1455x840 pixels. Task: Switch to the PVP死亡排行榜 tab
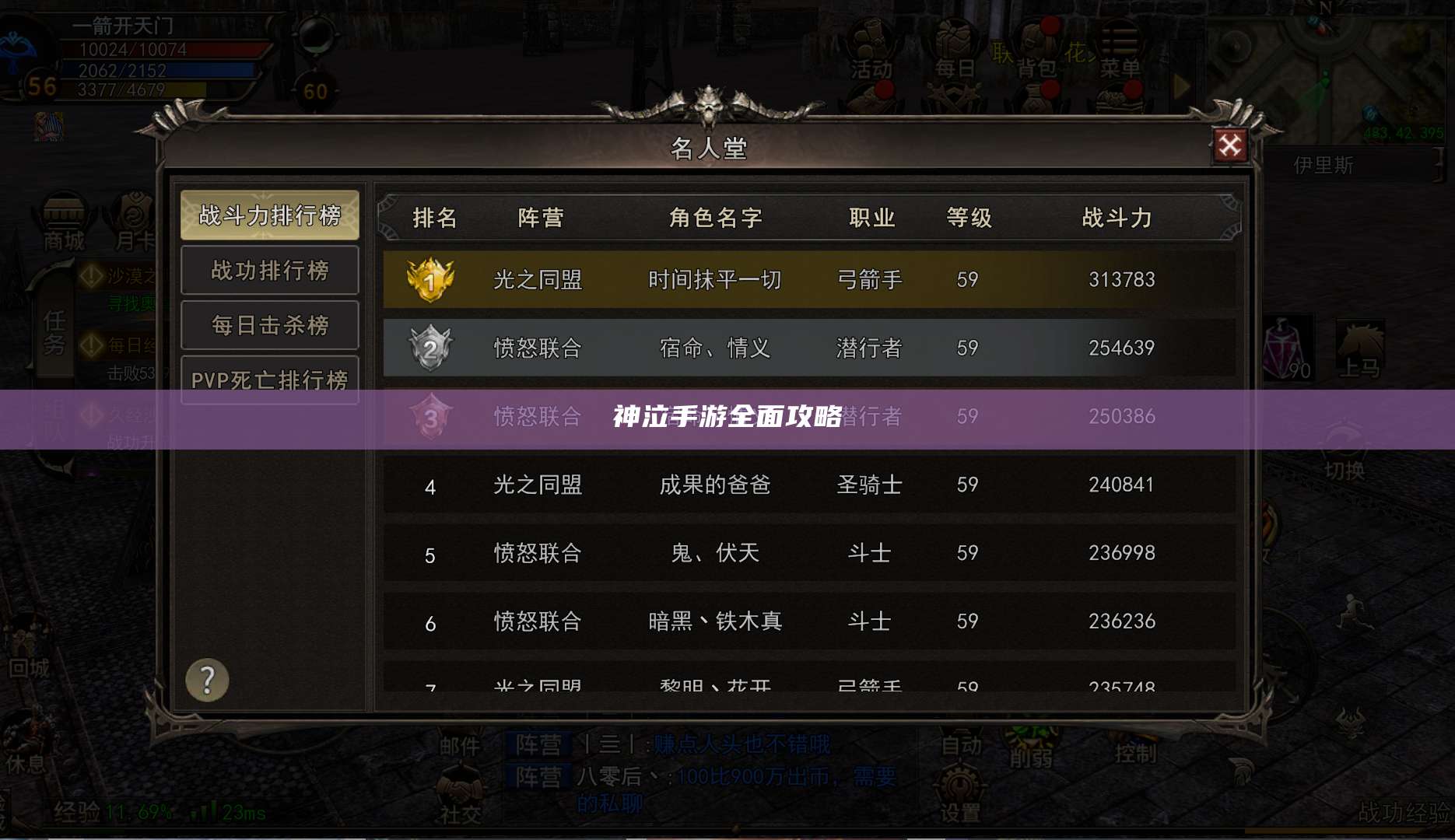pyautogui.click(x=269, y=379)
